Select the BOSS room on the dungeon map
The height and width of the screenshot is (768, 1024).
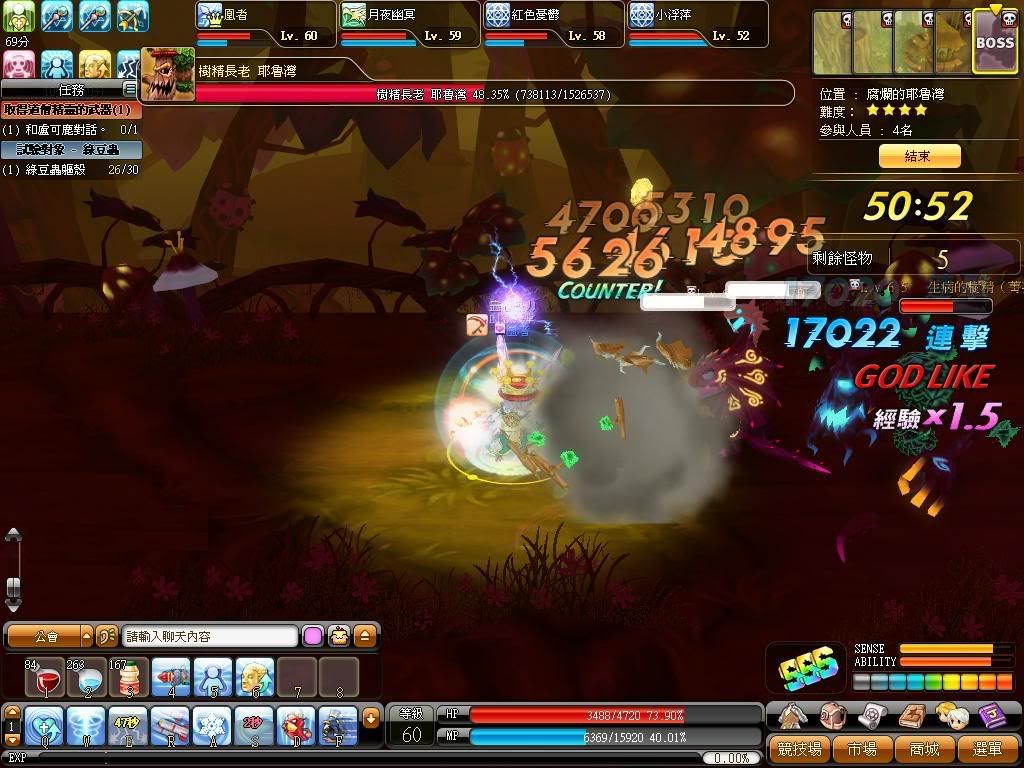(x=994, y=44)
